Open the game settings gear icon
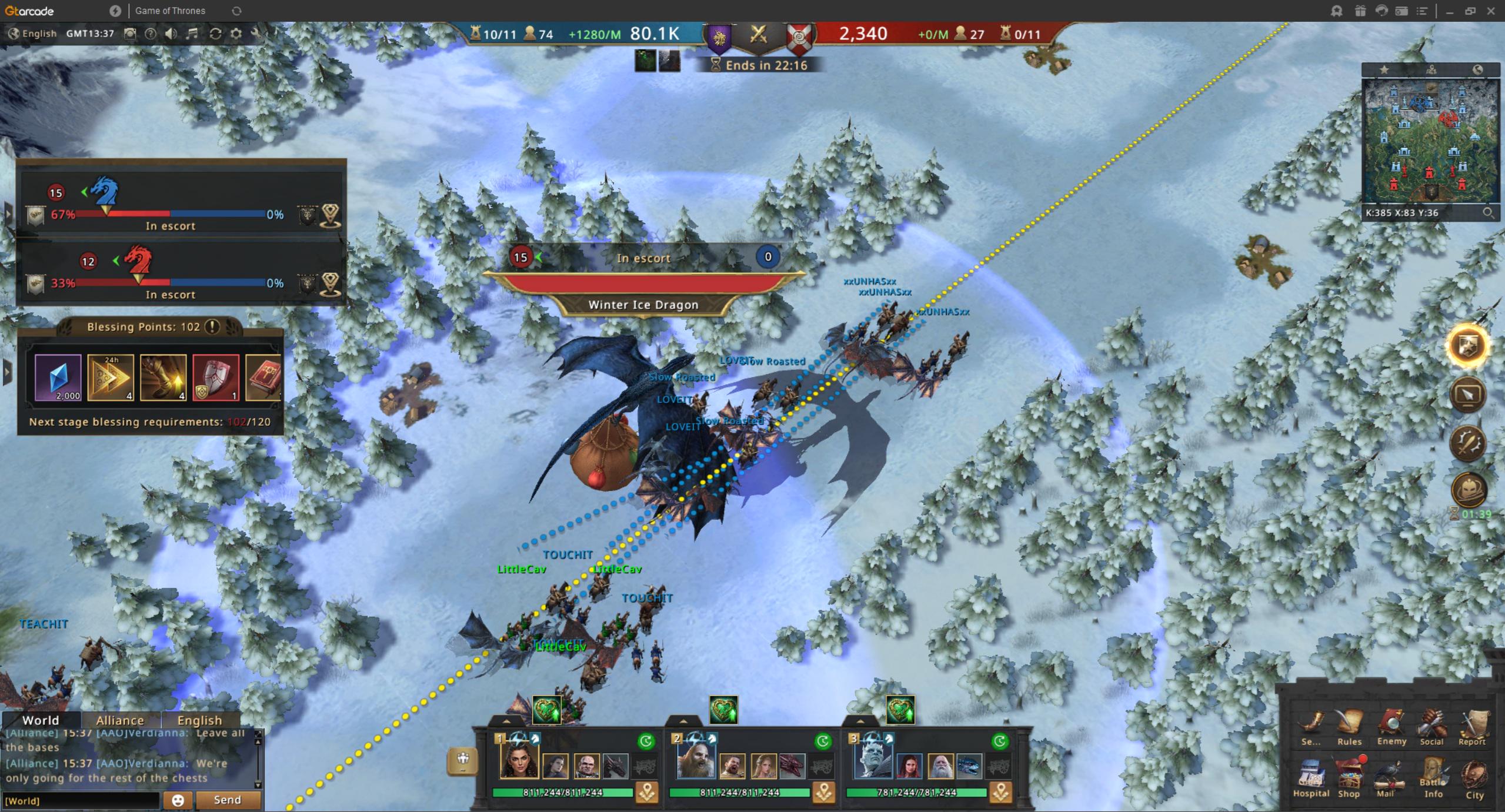Image resolution: width=1505 pixels, height=812 pixels. pyautogui.click(x=236, y=34)
